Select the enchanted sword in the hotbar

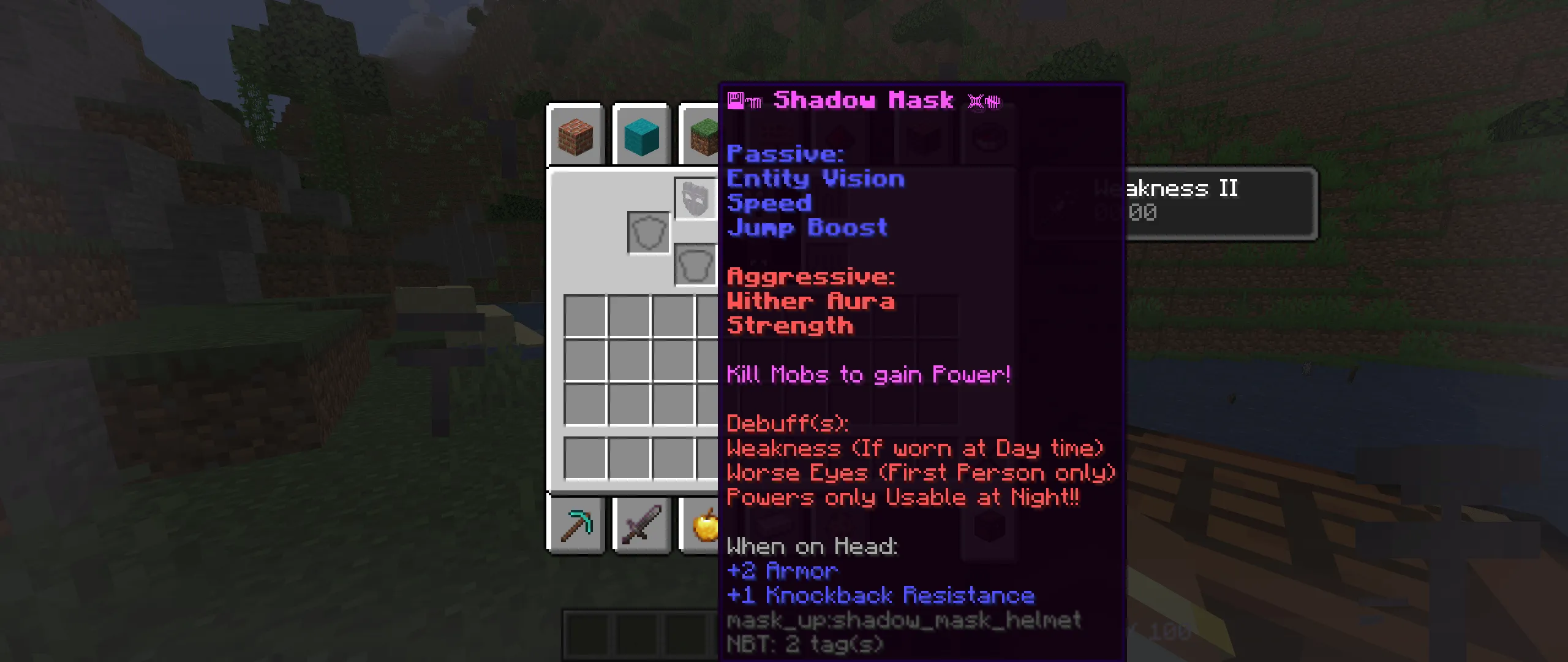pos(641,526)
